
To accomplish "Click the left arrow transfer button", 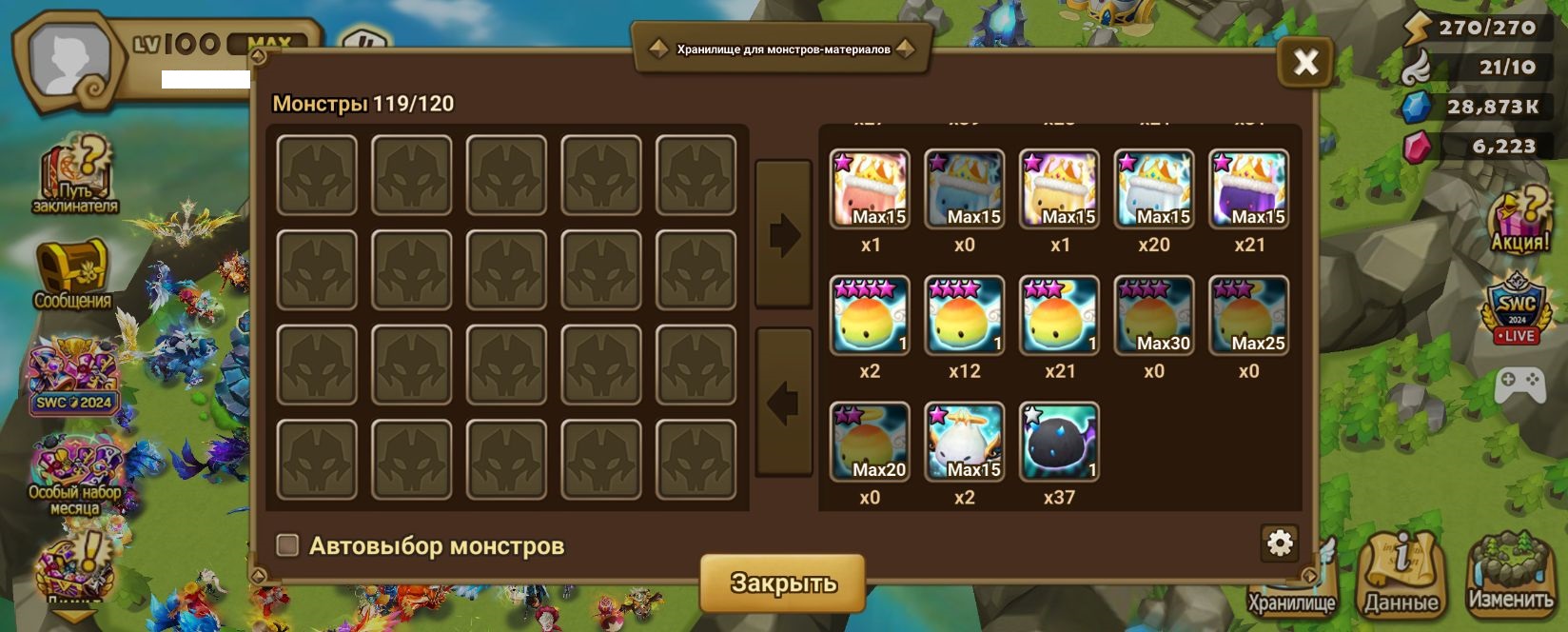I will (x=783, y=403).
